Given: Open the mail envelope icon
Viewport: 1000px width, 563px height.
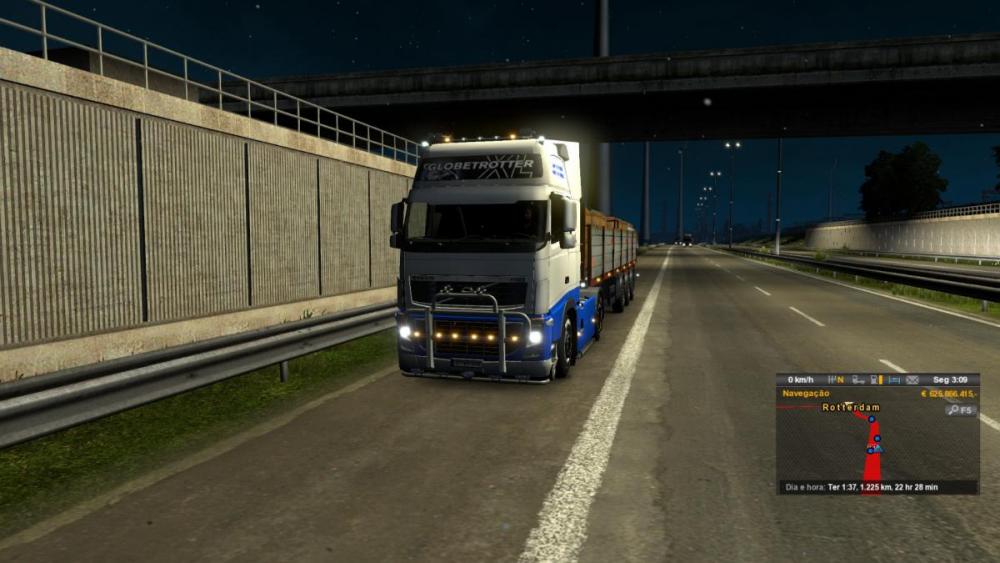Looking at the screenshot, I should click(x=910, y=380).
